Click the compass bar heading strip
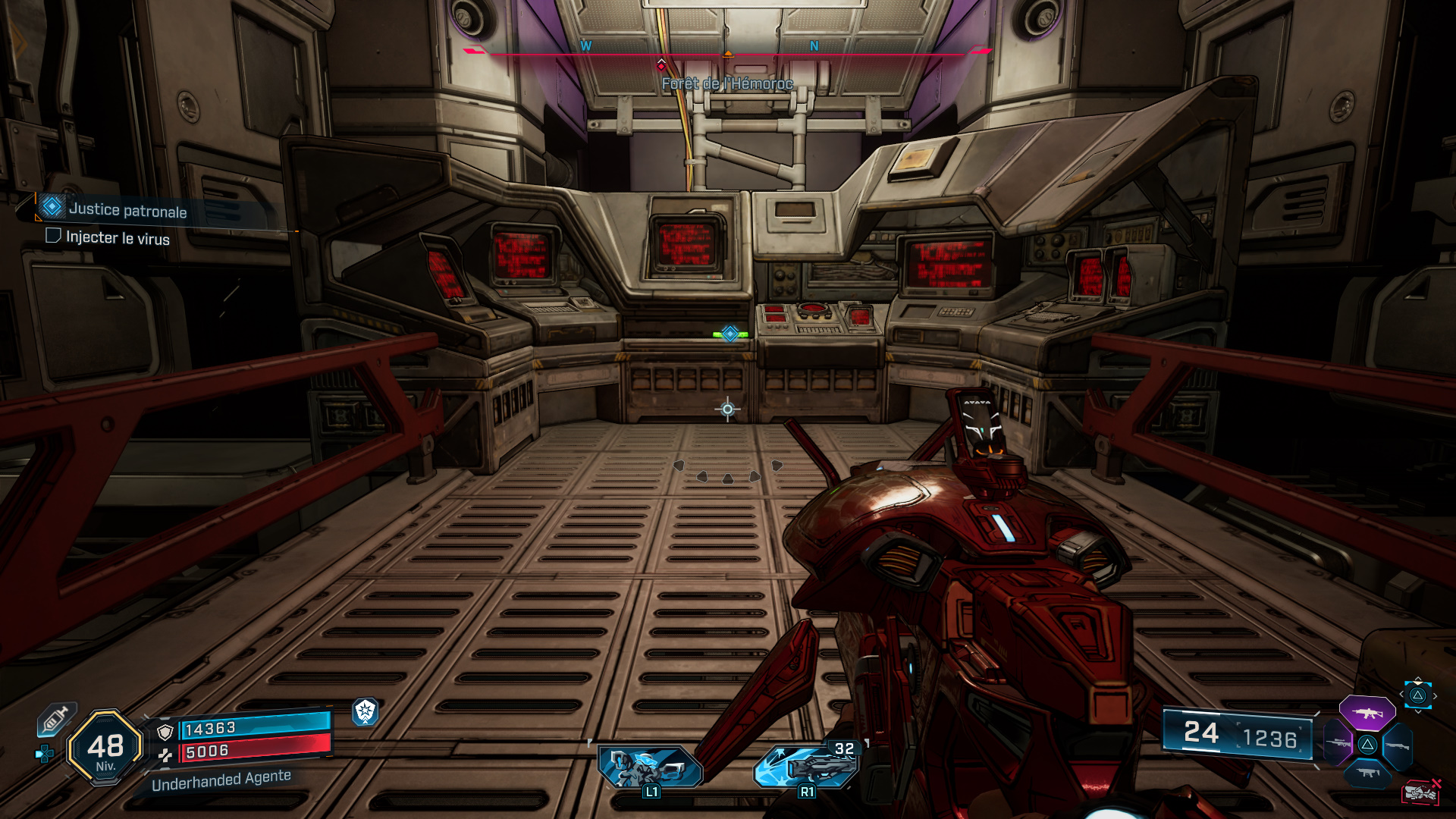The image size is (1456, 819). coord(726,53)
